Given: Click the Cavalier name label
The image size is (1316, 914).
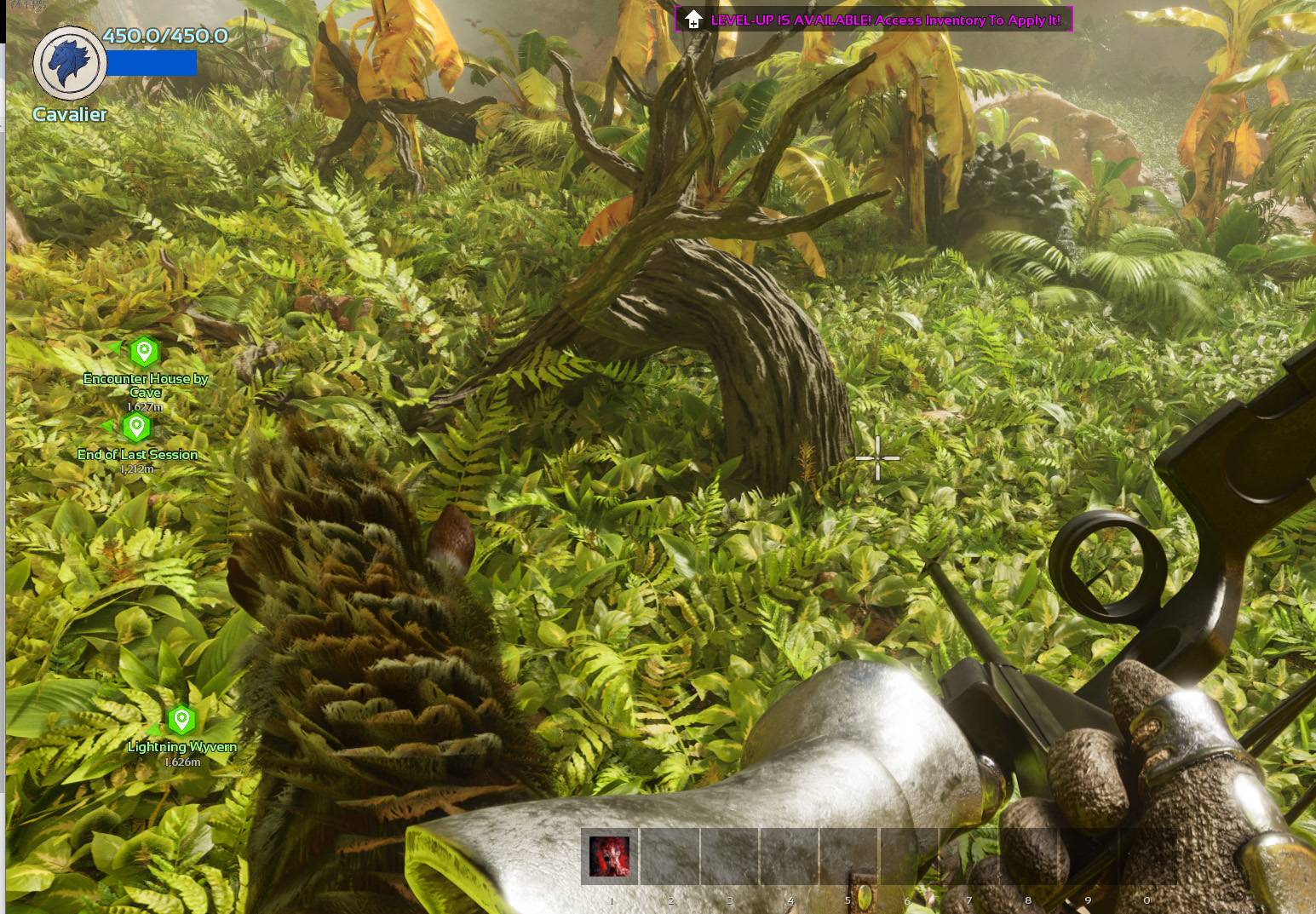Looking at the screenshot, I should click(x=70, y=114).
